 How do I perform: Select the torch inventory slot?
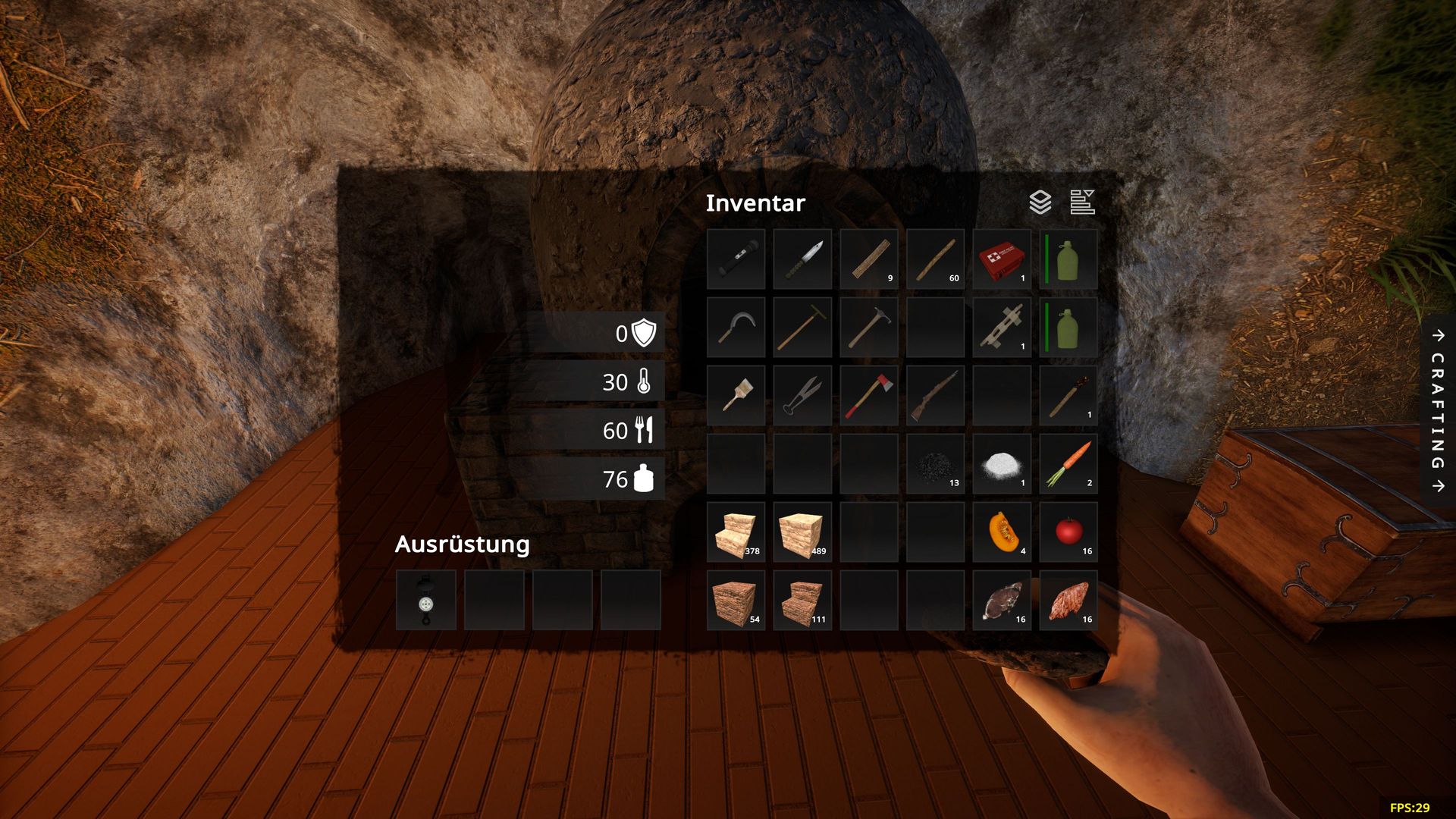coord(1068,396)
